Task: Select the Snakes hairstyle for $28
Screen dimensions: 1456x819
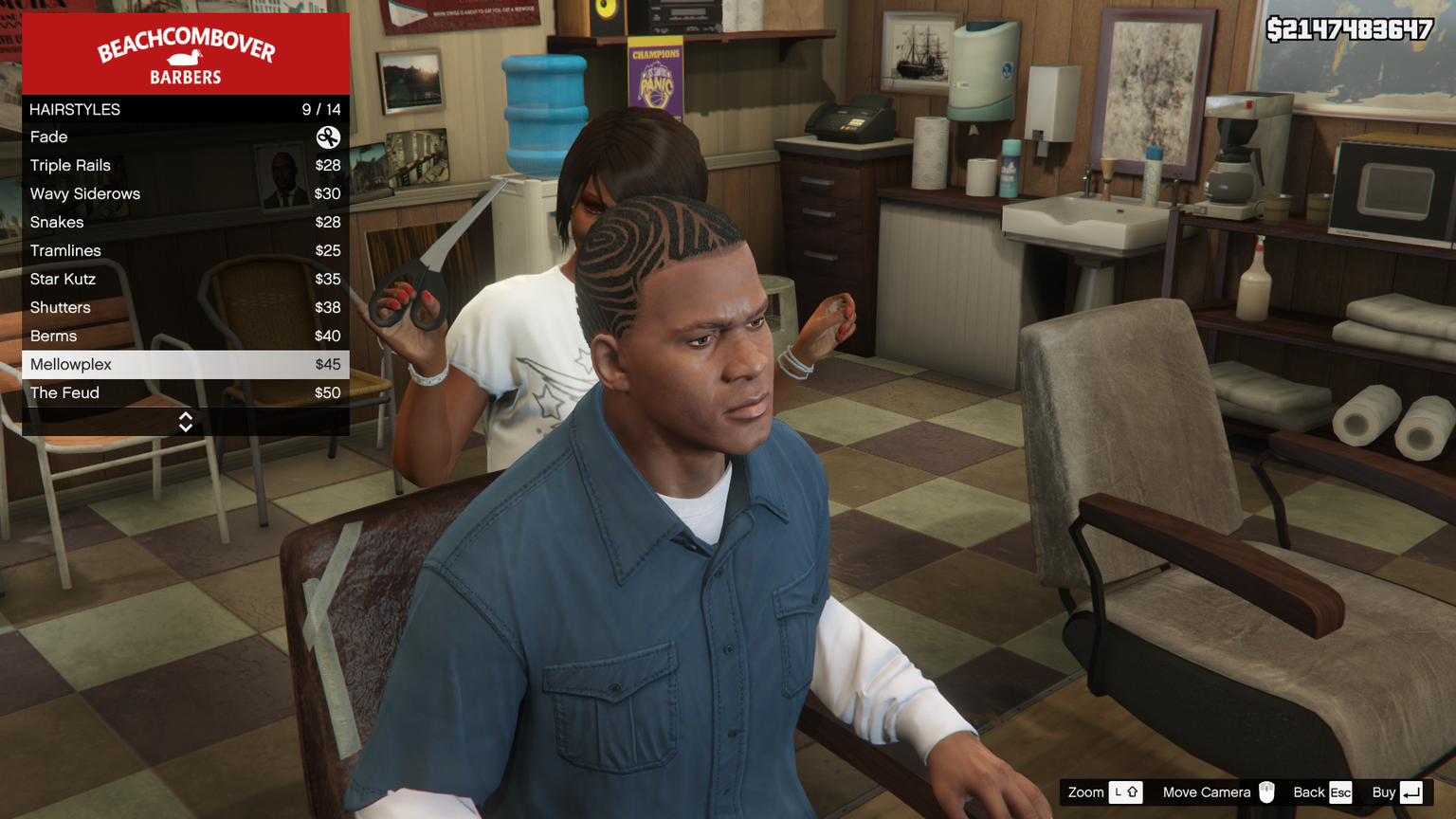Action: coord(185,223)
